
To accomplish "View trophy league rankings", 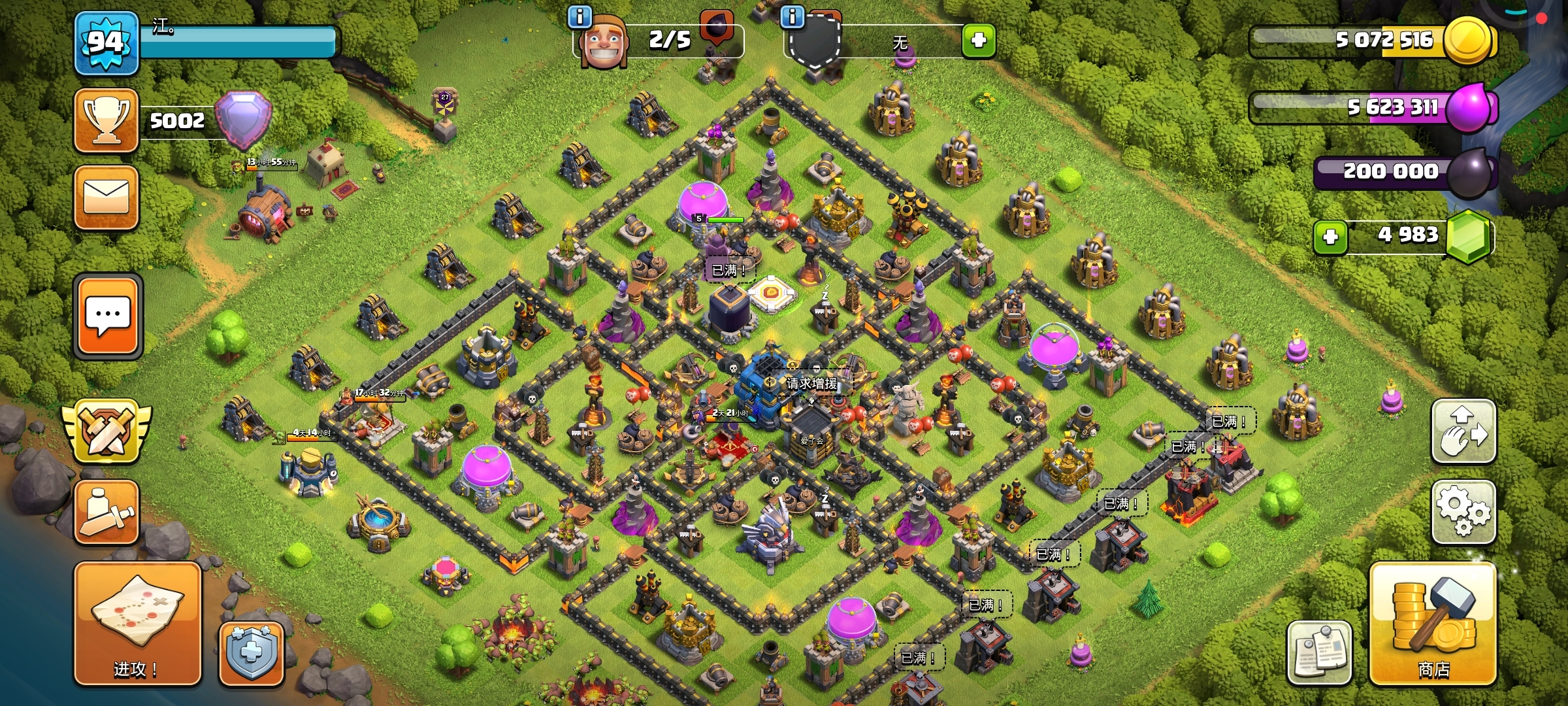I will 106,121.
